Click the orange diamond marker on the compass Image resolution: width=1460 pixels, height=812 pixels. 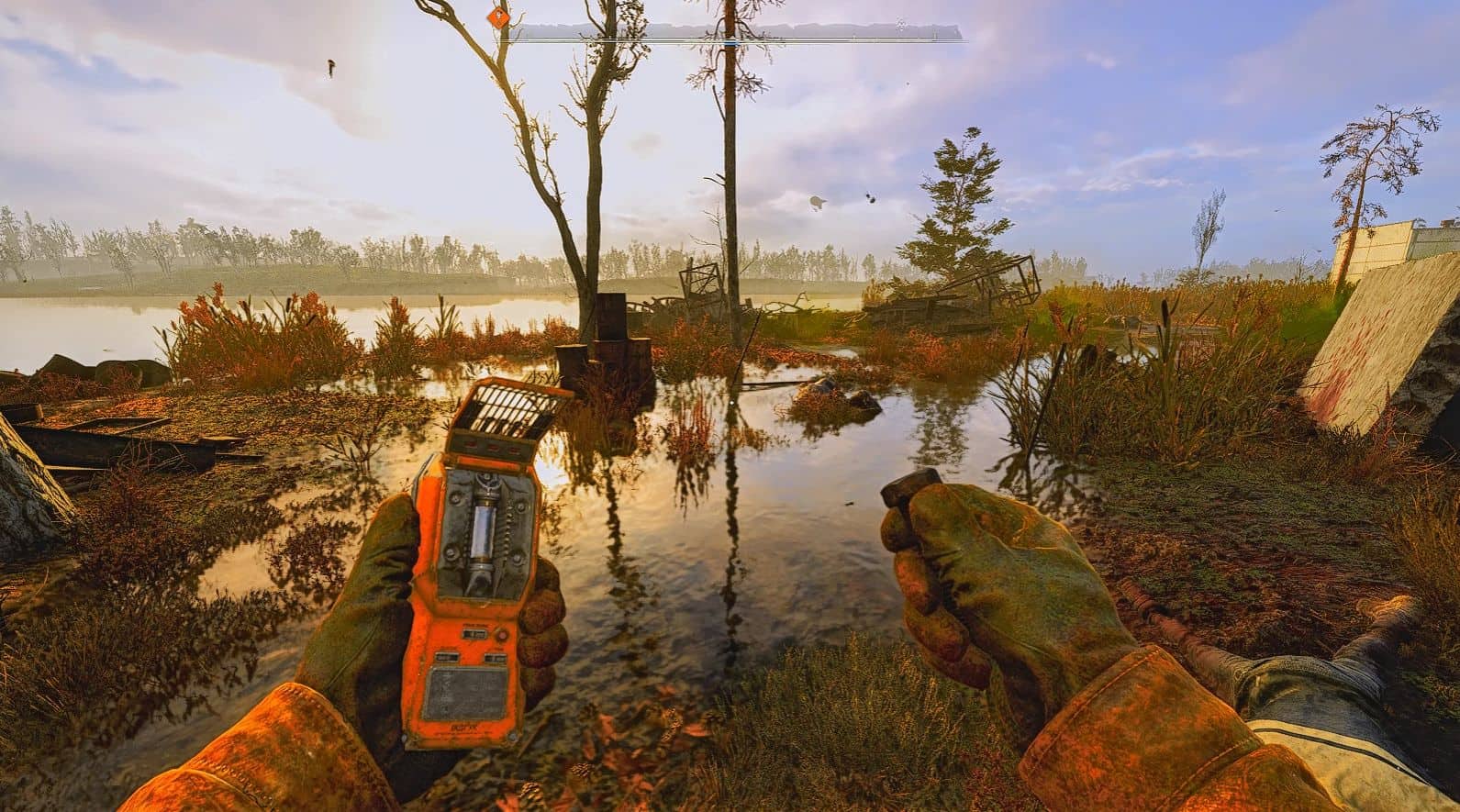pyautogui.click(x=500, y=17)
